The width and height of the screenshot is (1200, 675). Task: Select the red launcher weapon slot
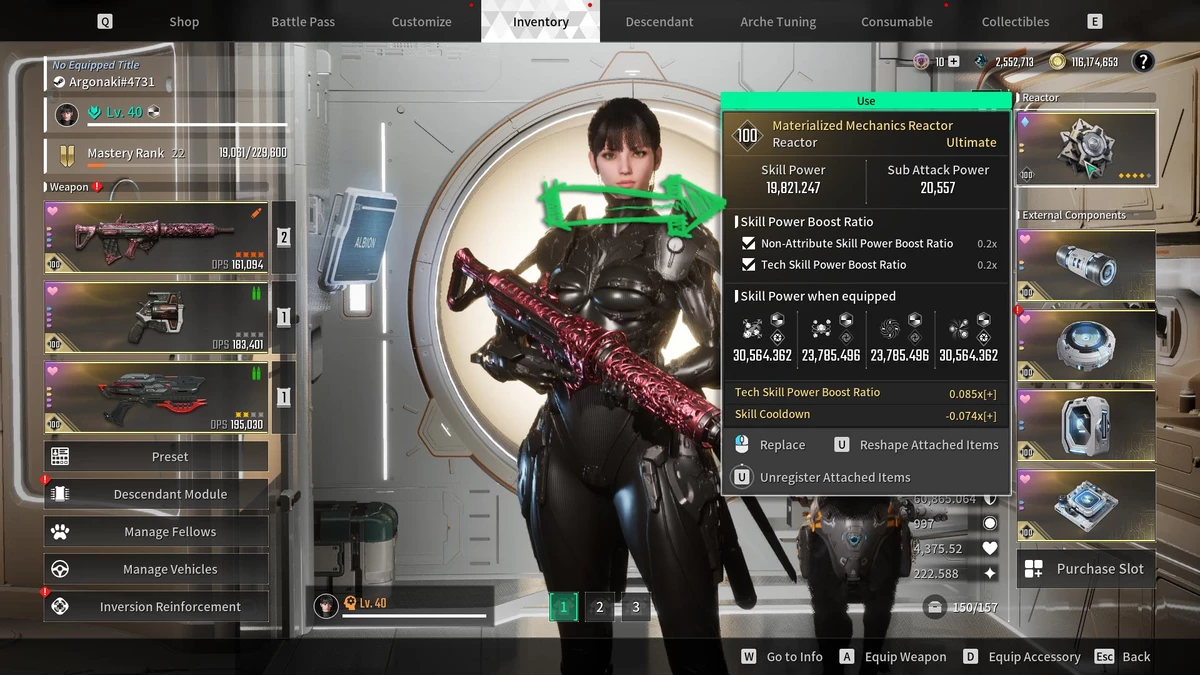[156, 398]
